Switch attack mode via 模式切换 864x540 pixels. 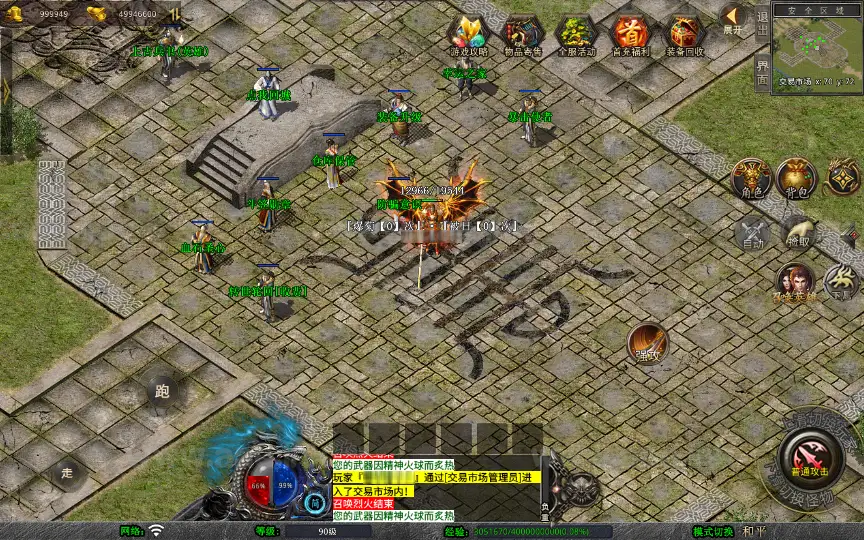[713, 531]
